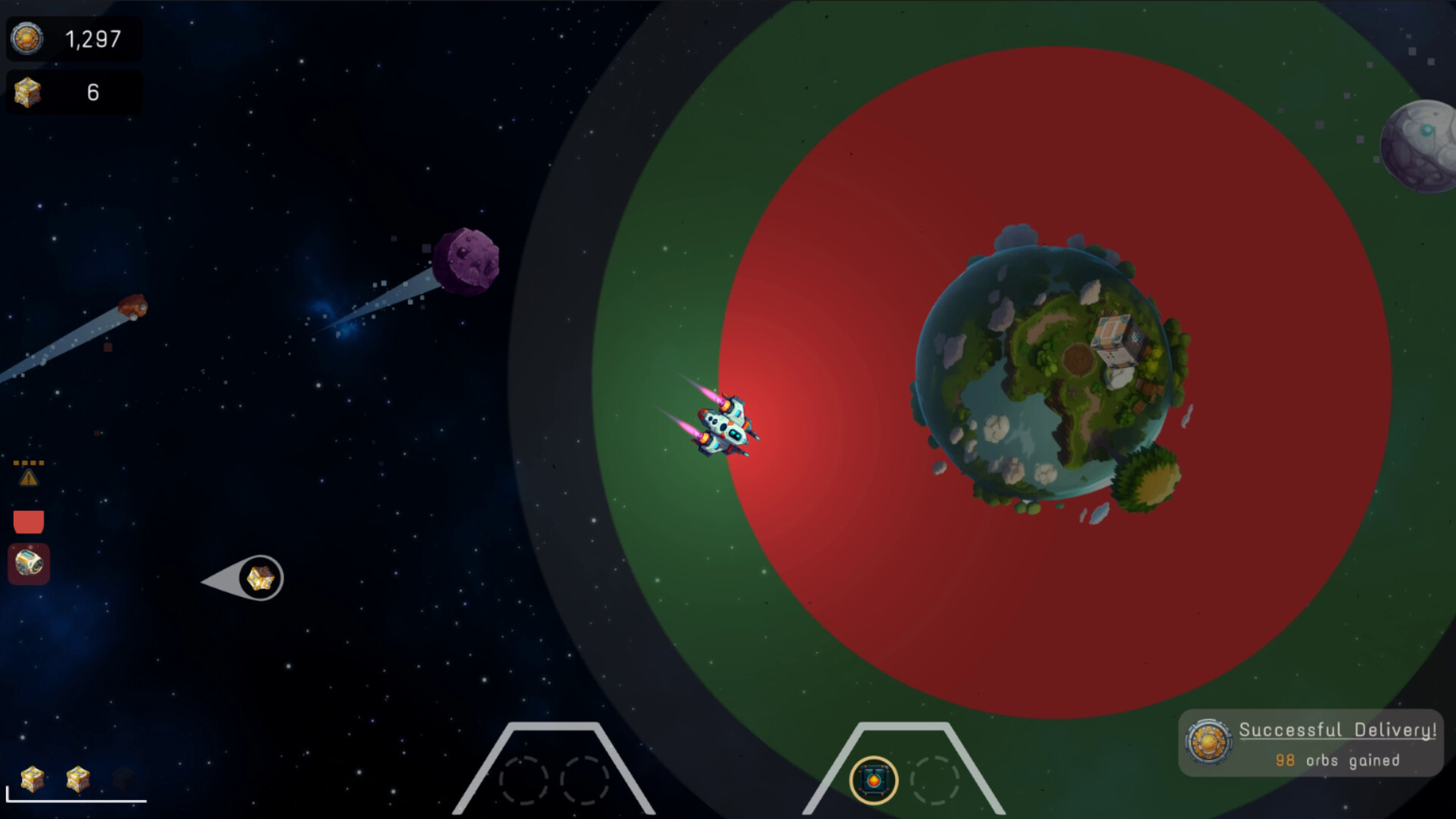The width and height of the screenshot is (1456, 819).
Task: Open the engine module icon on red background
Action: point(29,563)
